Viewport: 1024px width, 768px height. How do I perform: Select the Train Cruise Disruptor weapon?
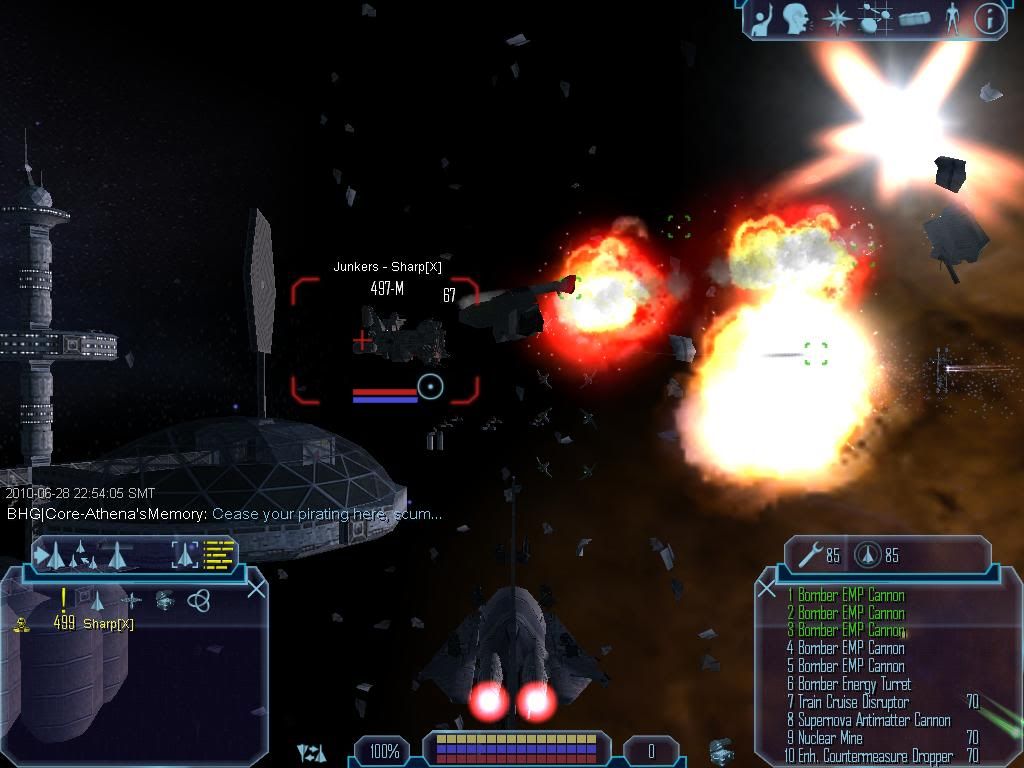coord(853,702)
